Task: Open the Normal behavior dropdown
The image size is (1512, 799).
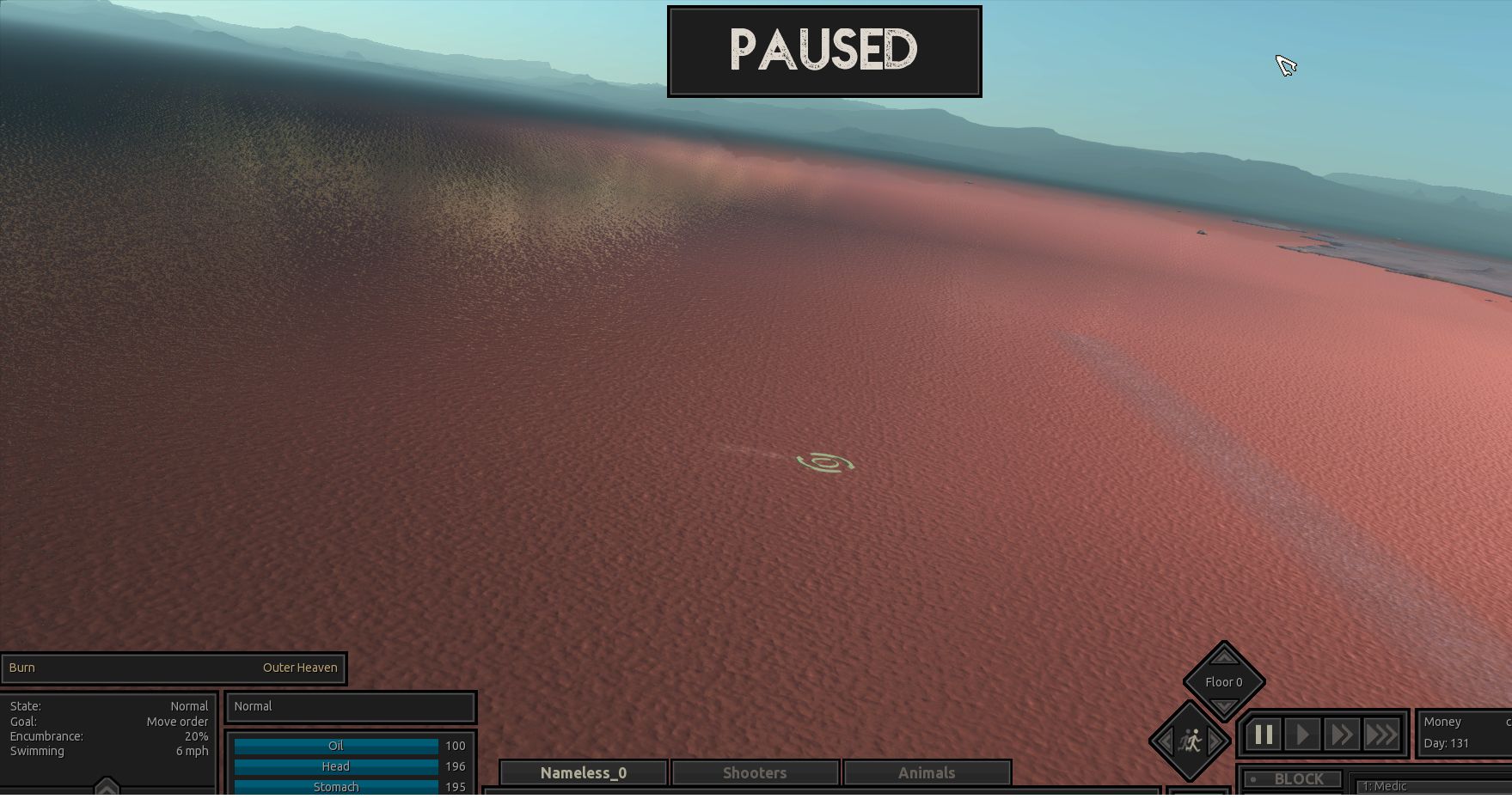Action: tap(350, 706)
